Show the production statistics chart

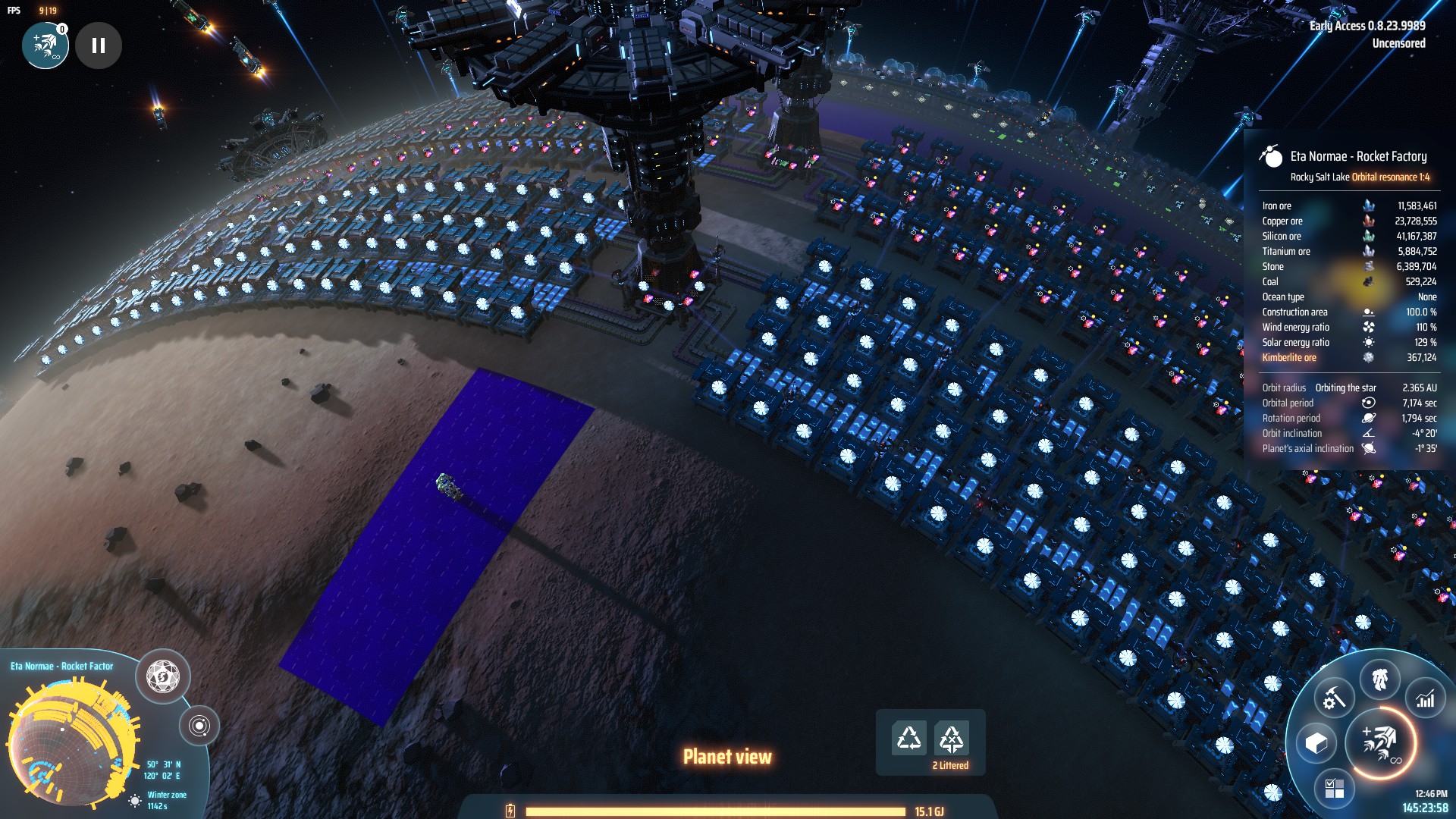tap(1425, 698)
